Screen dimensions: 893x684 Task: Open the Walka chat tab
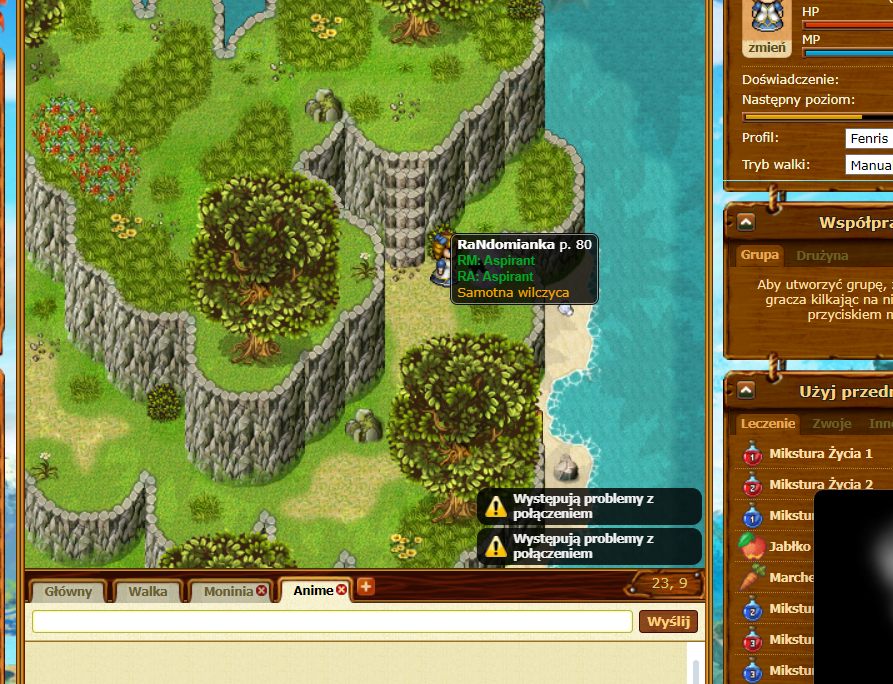[x=148, y=591]
